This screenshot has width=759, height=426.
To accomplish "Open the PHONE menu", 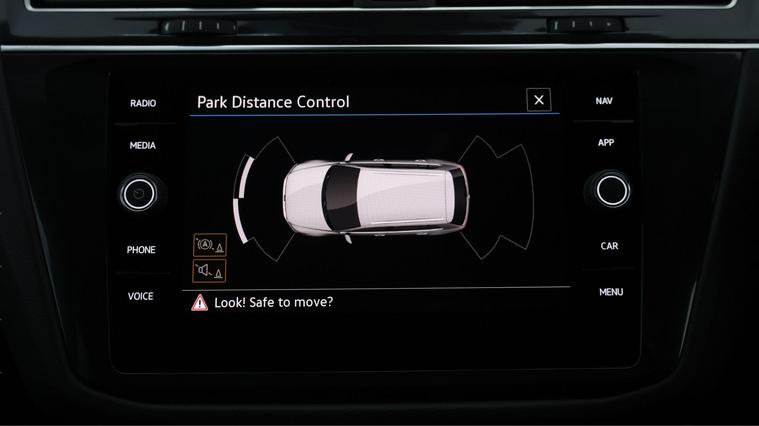I will pos(141,250).
